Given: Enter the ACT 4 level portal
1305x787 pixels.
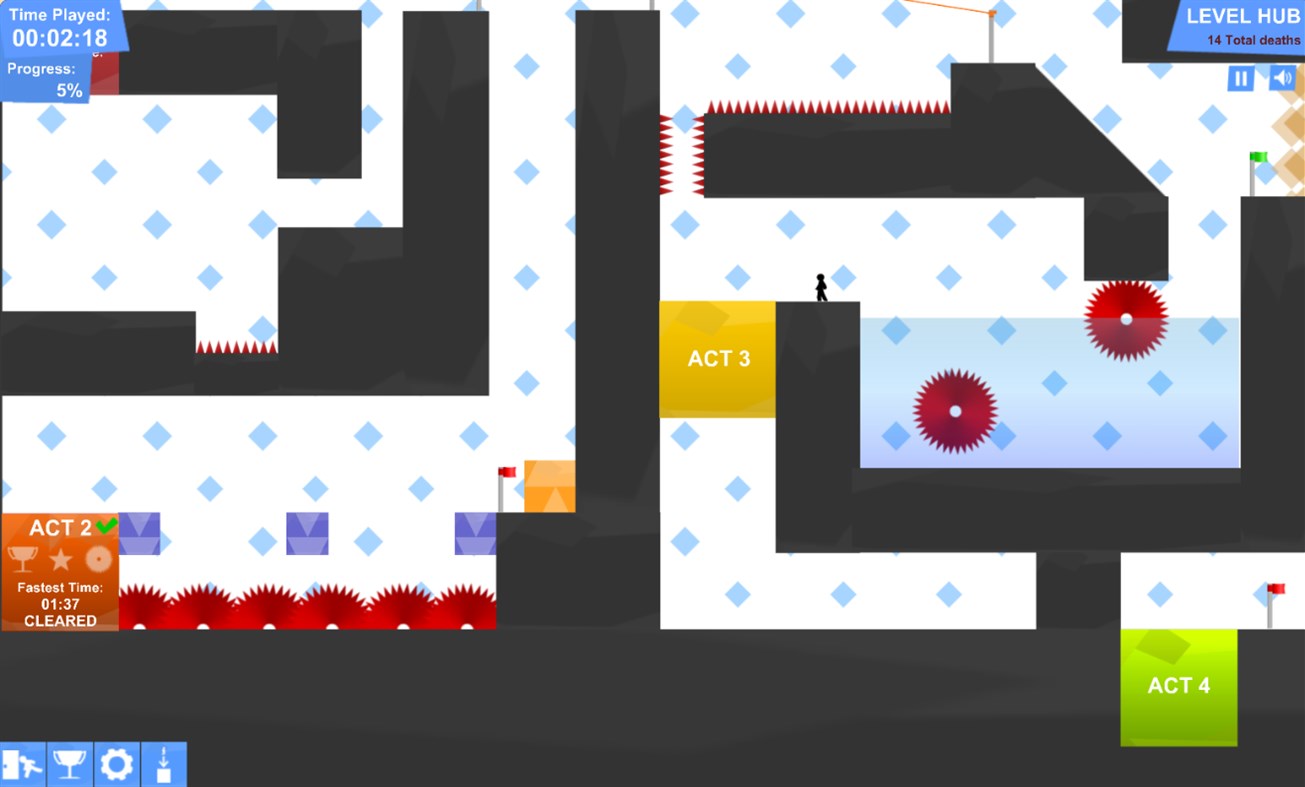Looking at the screenshot, I should (1179, 686).
